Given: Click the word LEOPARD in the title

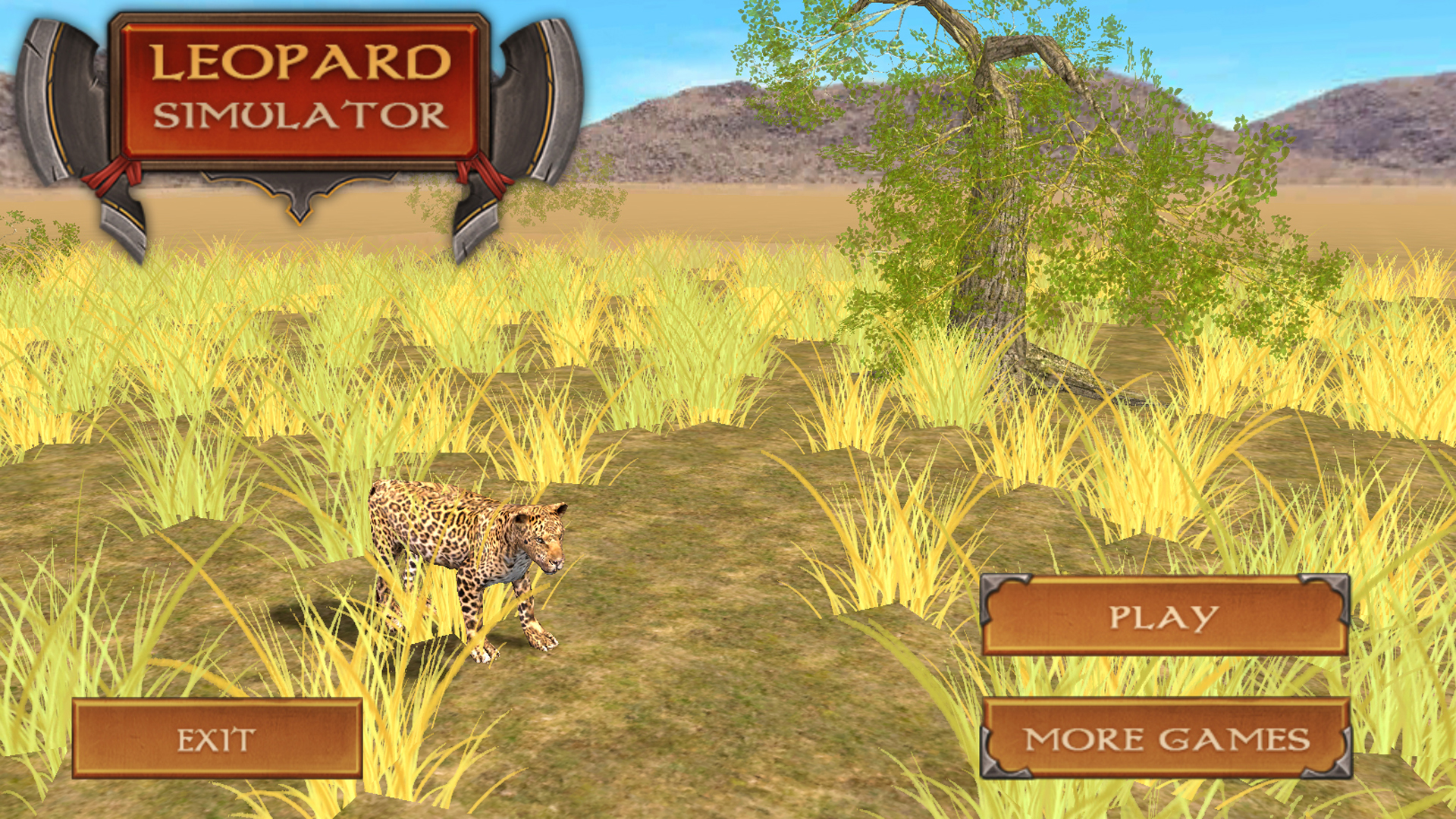Looking at the screenshot, I should pos(297,63).
